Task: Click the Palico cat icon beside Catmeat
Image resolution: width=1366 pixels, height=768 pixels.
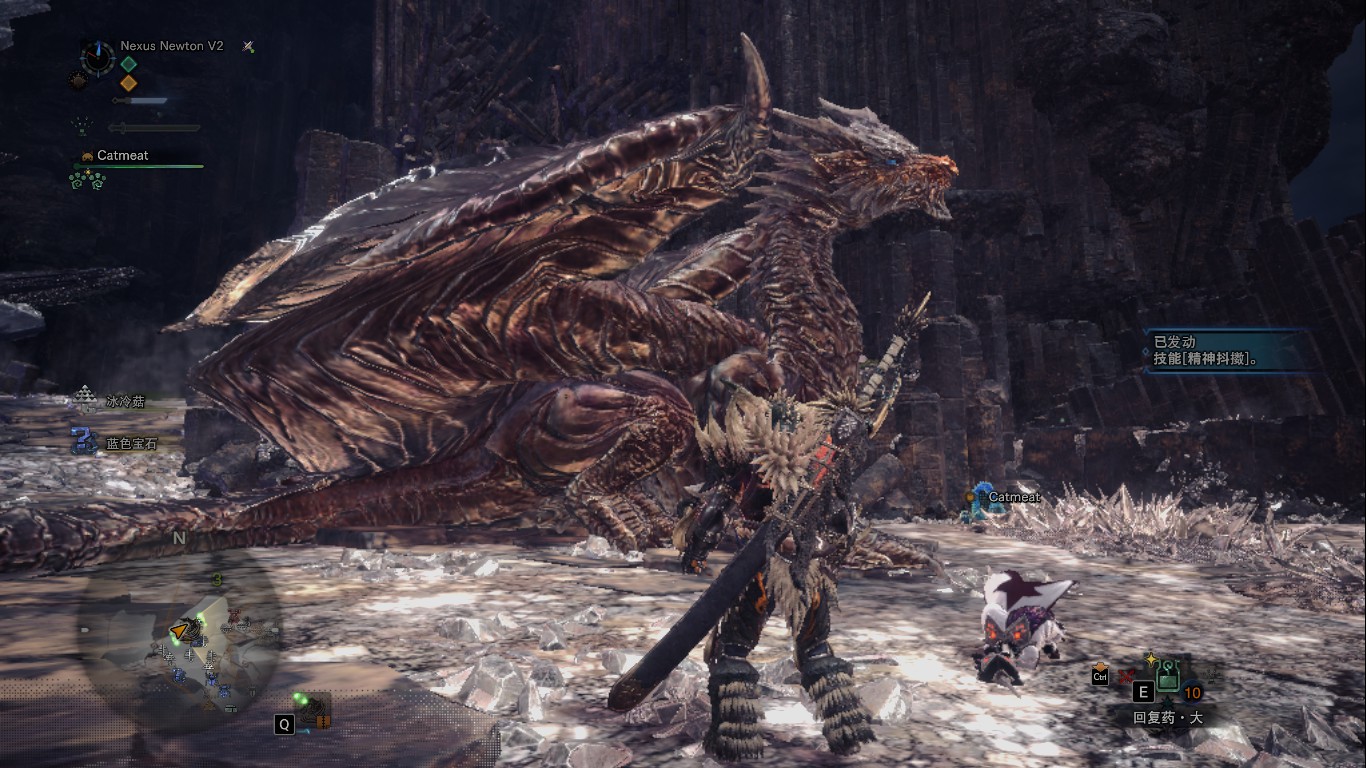Action: 87,156
